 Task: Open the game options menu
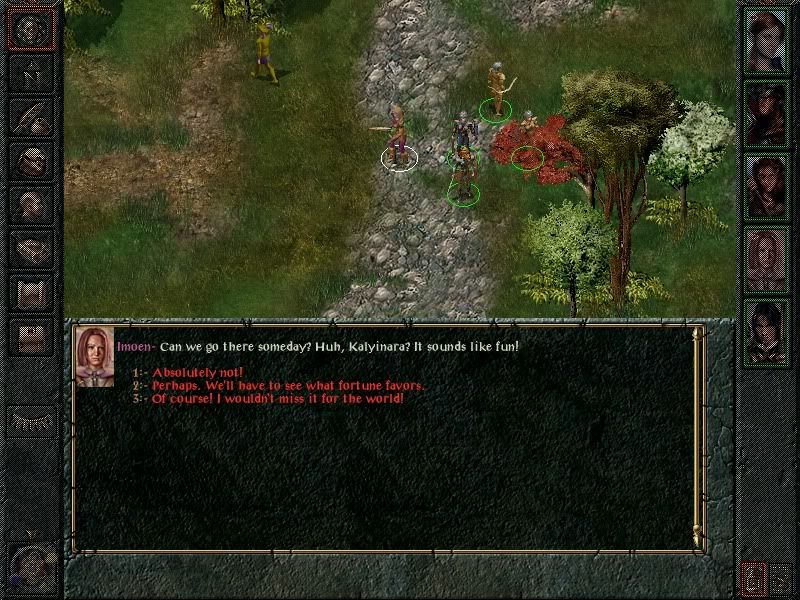(30, 337)
